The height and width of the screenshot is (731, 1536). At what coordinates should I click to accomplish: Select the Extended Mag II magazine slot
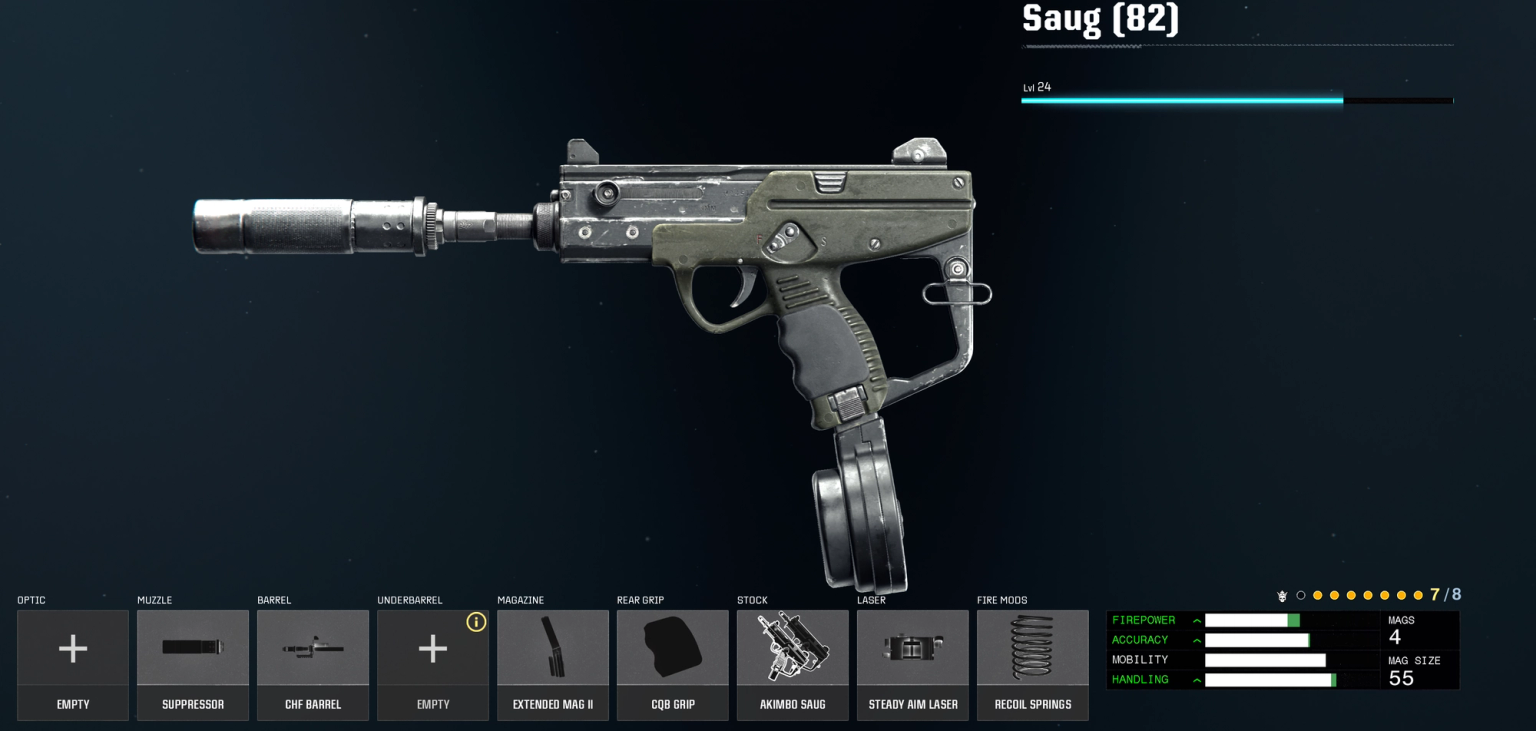553,665
